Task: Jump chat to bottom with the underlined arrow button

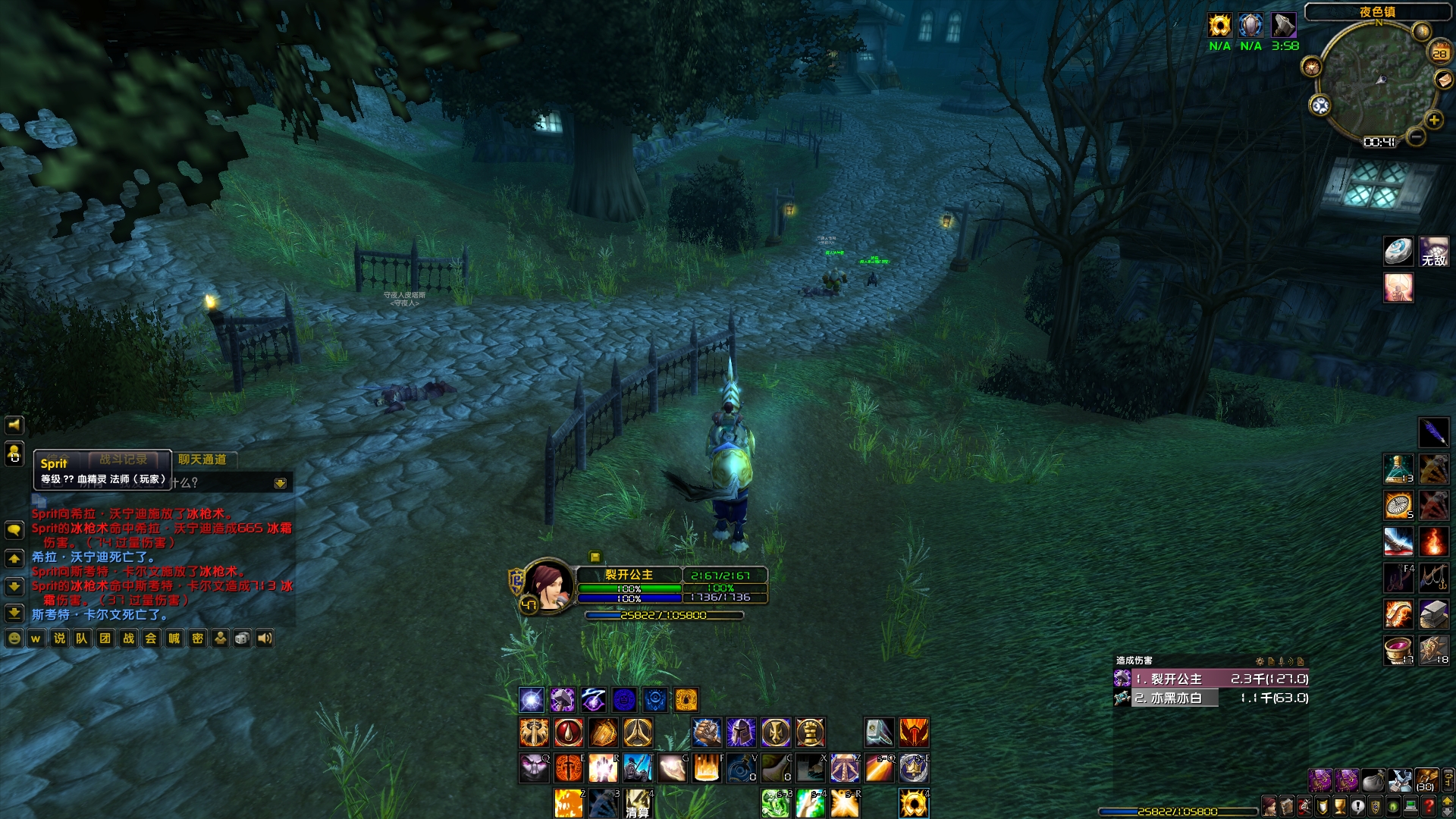Action: coord(14,613)
